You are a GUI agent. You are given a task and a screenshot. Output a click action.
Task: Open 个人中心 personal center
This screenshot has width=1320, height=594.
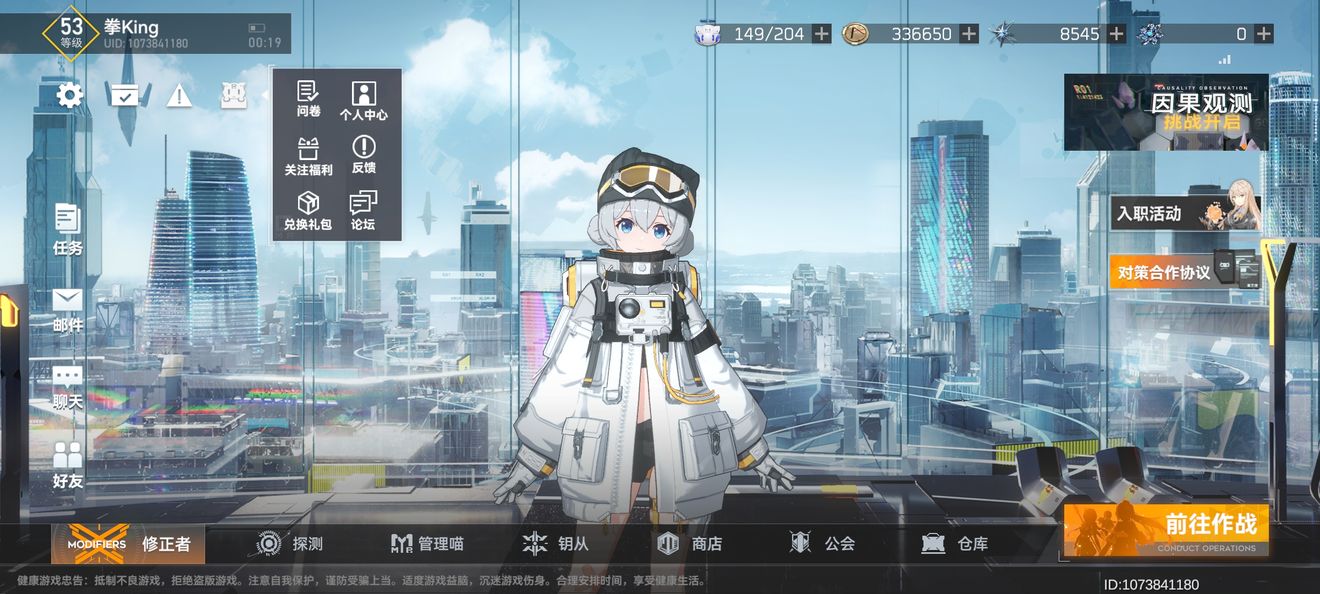(363, 101)
